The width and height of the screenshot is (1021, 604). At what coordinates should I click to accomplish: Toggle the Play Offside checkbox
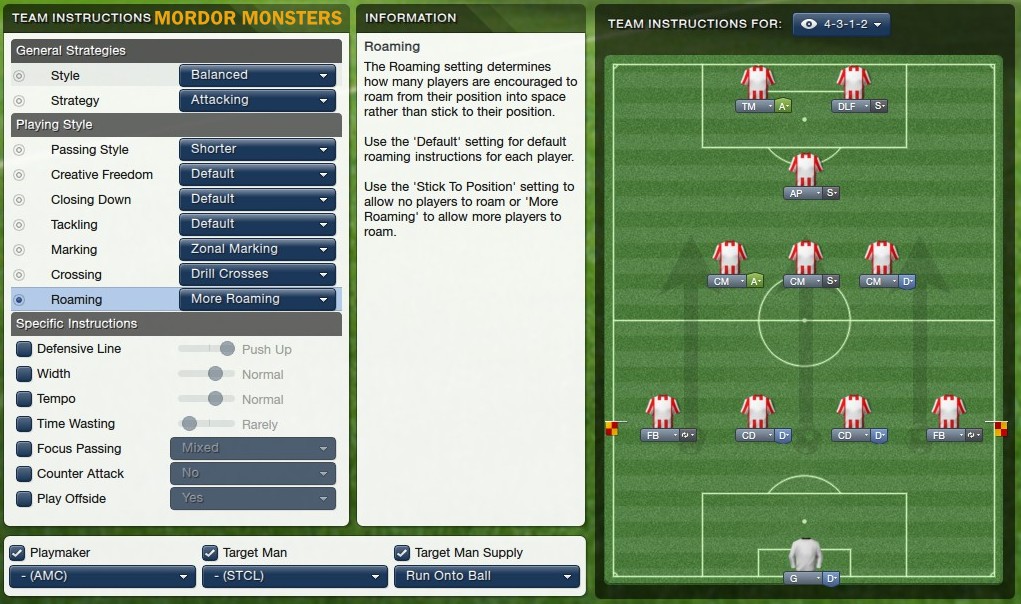24,499
